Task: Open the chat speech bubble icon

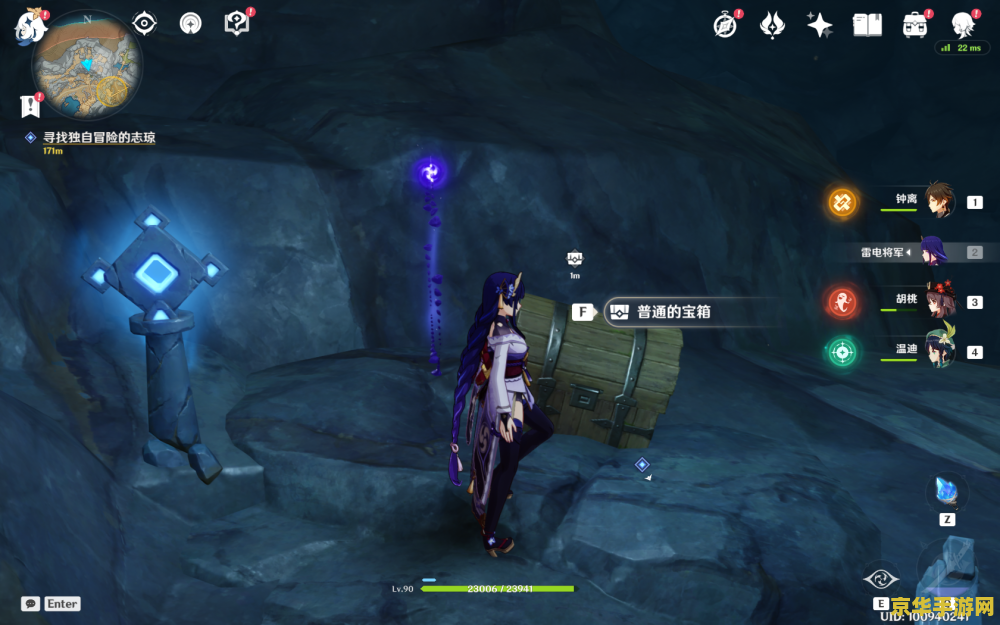Action: click(30, 604)
